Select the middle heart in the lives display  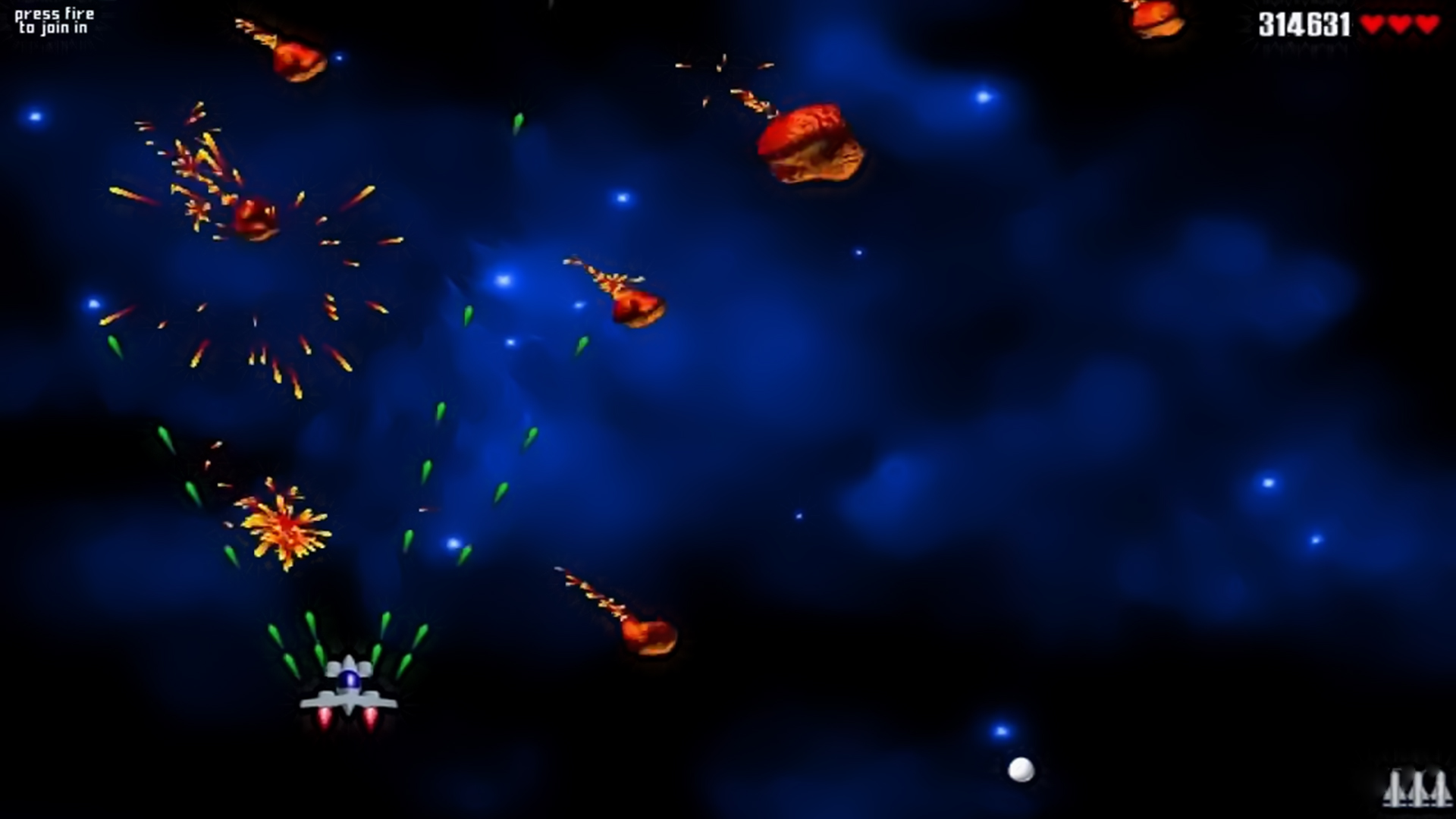point(1399,24)
